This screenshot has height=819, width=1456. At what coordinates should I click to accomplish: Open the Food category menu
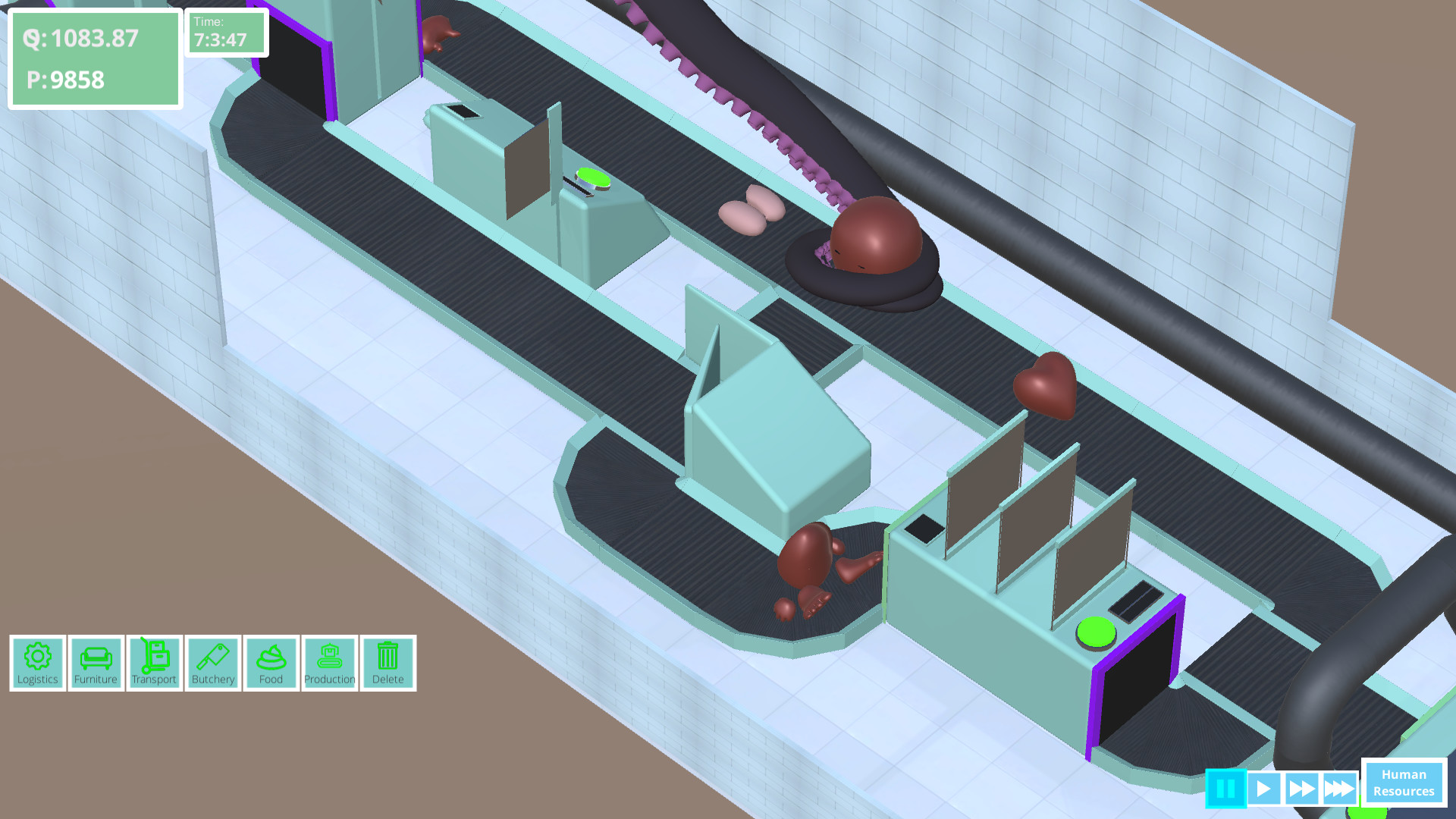[271, 663]
